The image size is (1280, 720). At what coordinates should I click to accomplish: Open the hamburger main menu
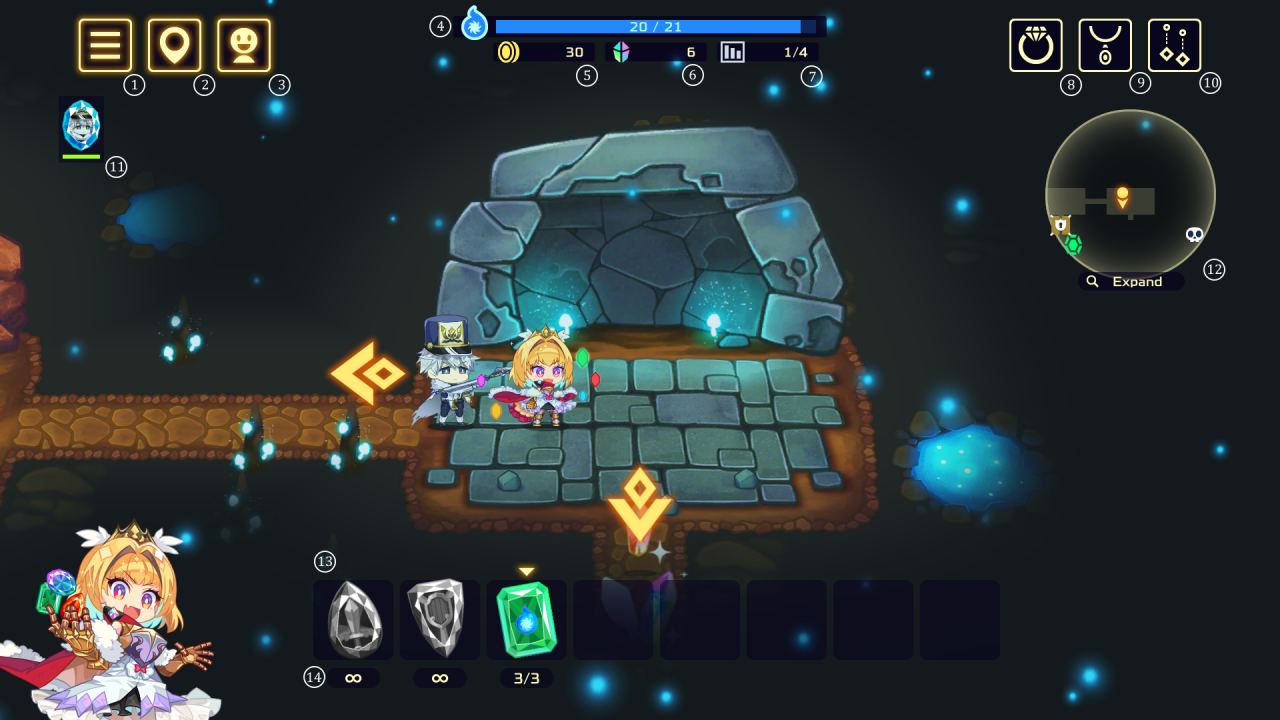tap(105, 46)
